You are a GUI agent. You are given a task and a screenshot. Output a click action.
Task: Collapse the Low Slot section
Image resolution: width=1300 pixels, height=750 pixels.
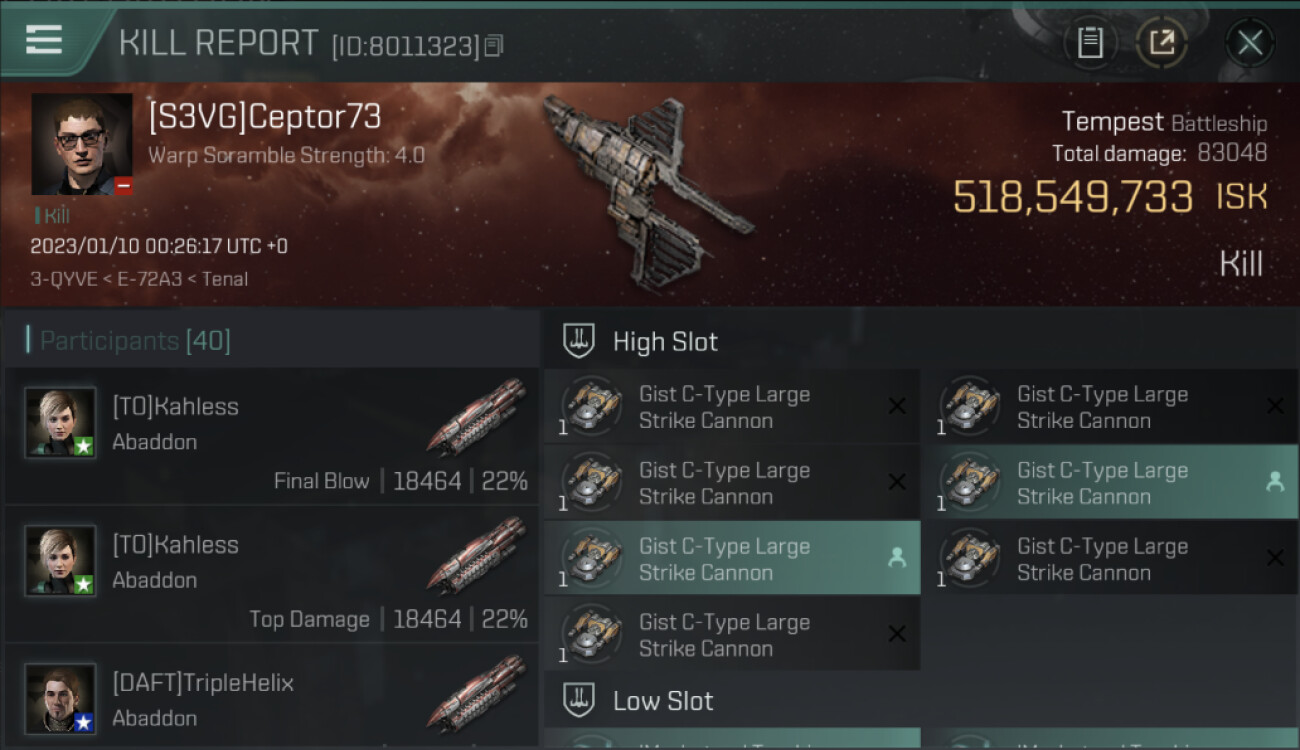[663, 701]
